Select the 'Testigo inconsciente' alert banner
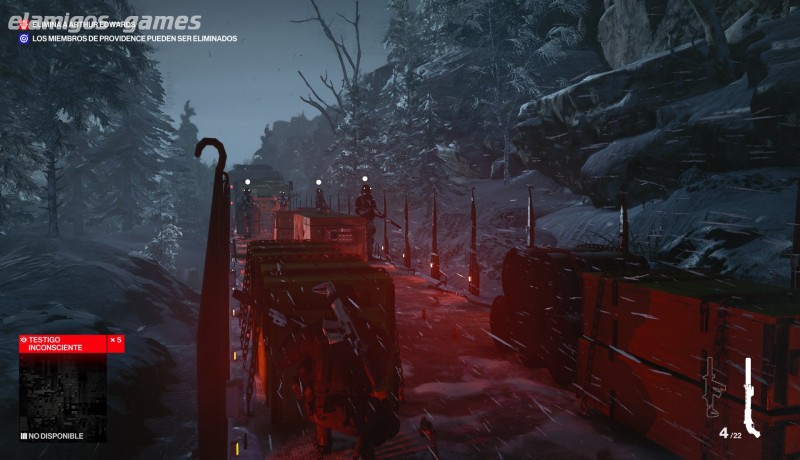The height and width of the screenshot is (460, 800). pos(70,344)
